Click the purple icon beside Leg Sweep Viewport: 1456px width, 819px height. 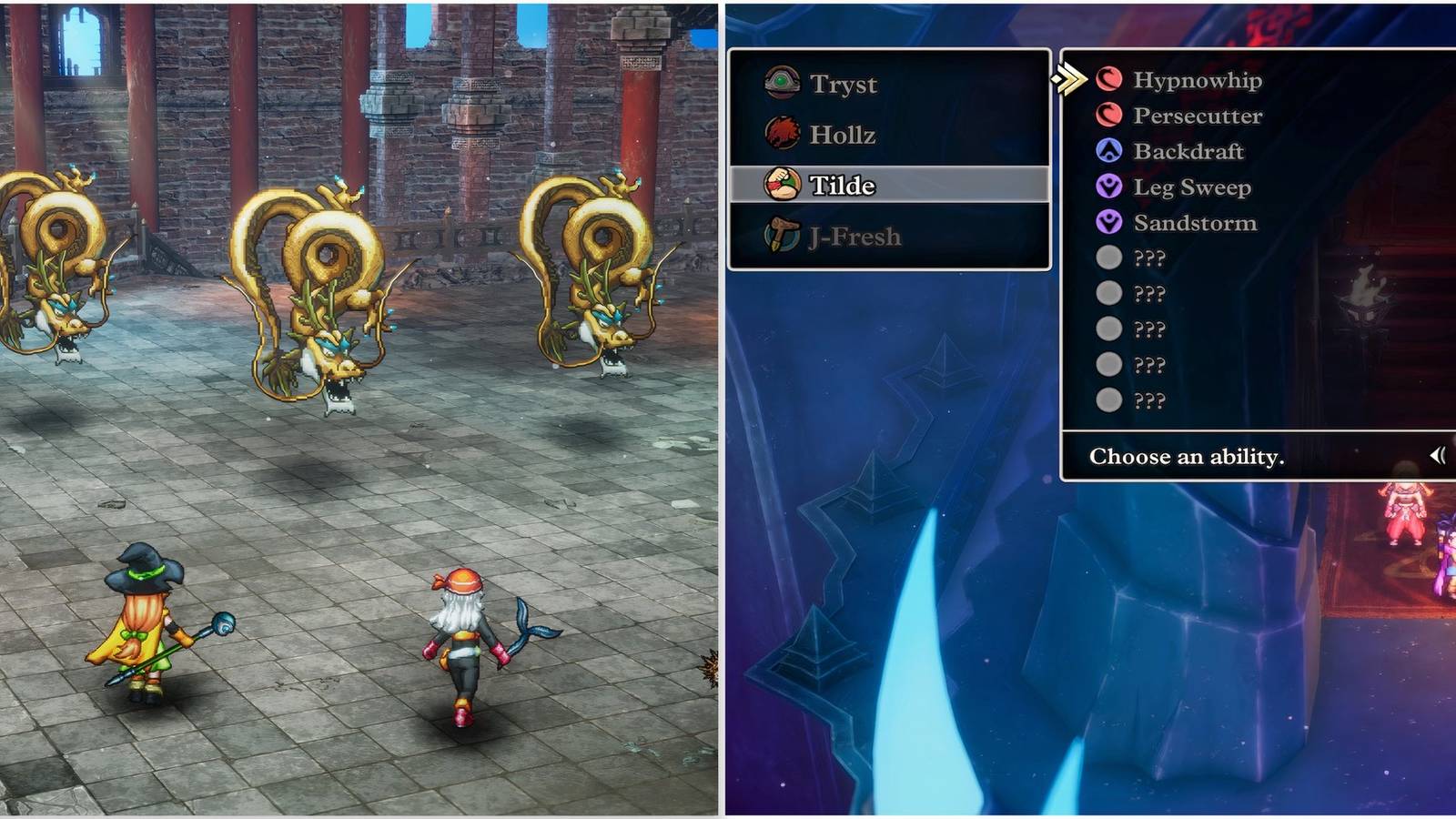(x=1107, y=187)
